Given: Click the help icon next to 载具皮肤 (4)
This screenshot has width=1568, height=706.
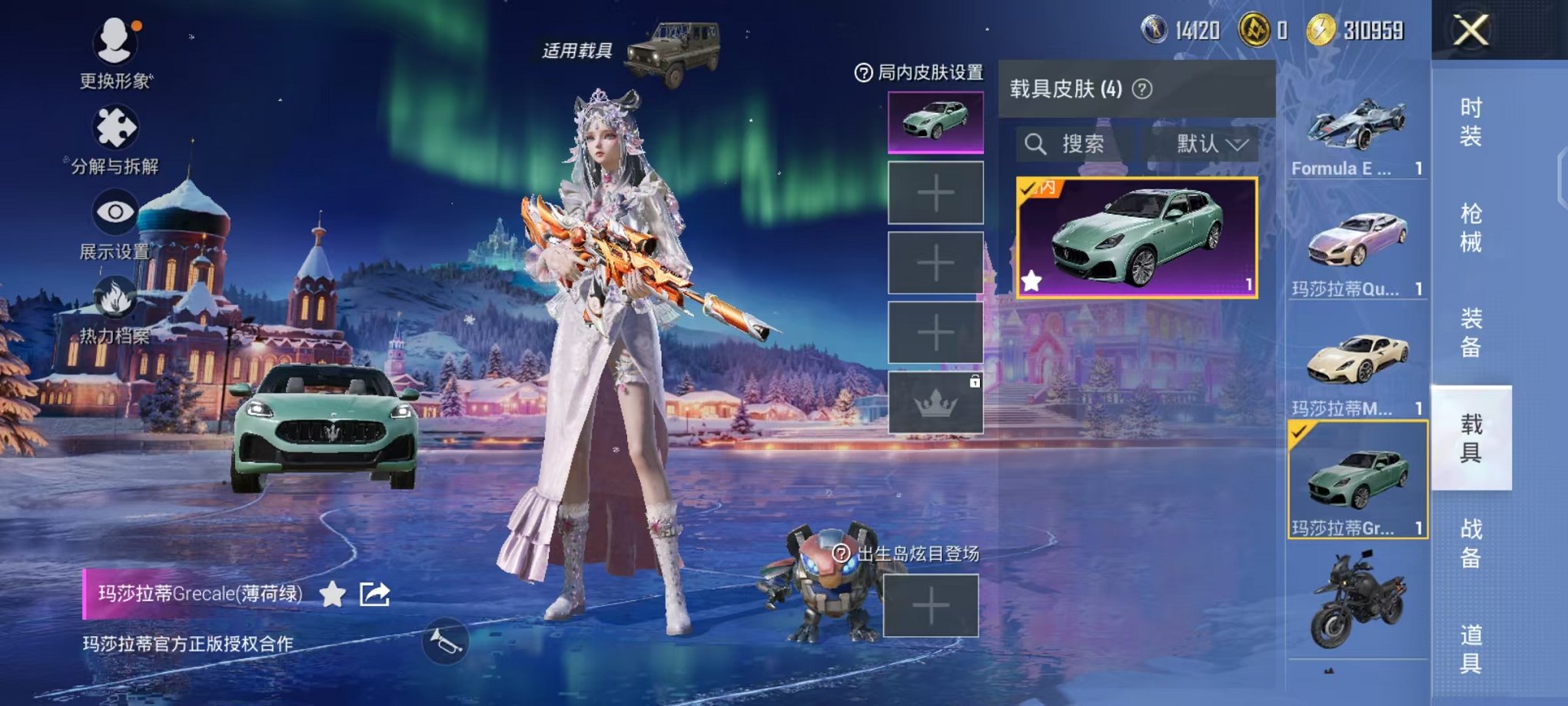Looking at the screenshot, I should [1142, 89].
